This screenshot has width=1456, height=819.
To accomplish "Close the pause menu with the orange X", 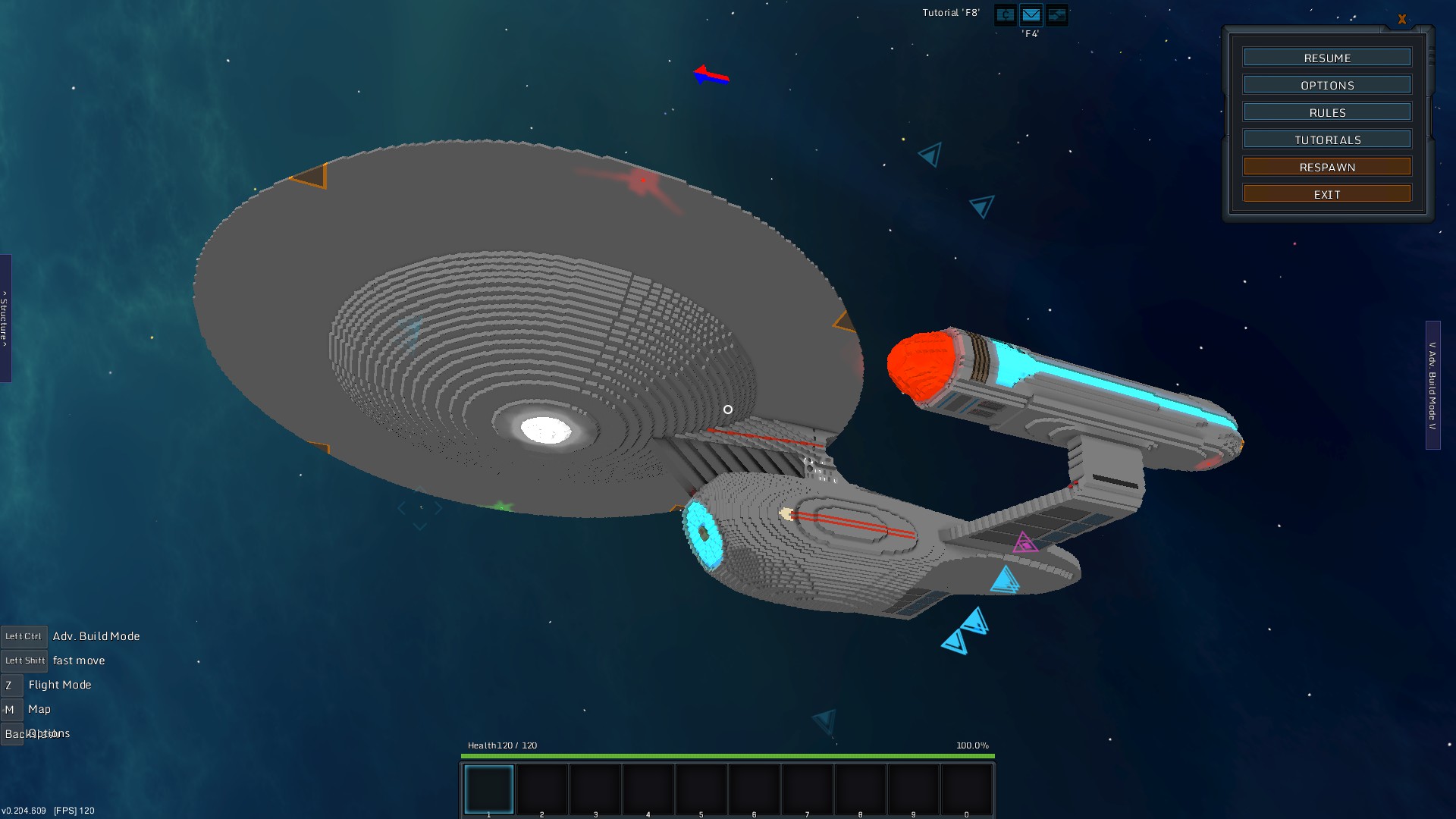I will click(x=1401, y=20).
